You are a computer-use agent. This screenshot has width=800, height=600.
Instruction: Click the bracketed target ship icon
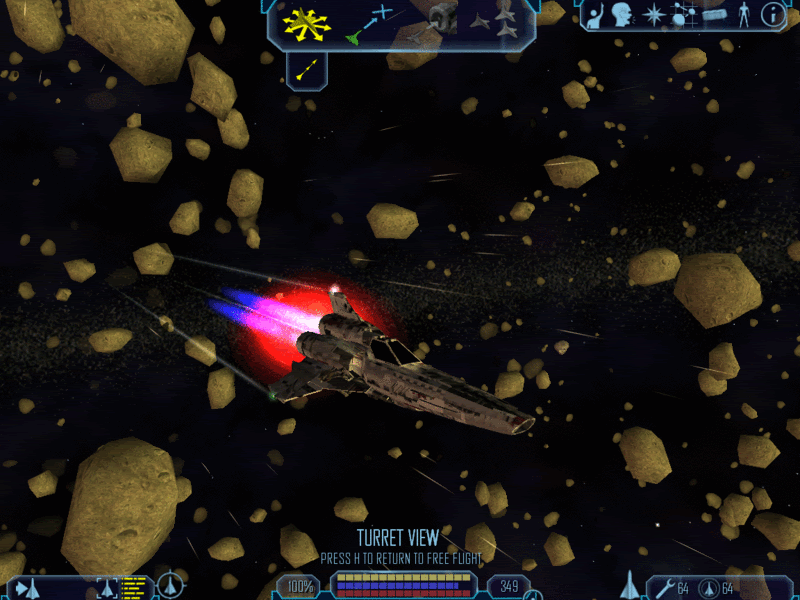click(108, 587)
